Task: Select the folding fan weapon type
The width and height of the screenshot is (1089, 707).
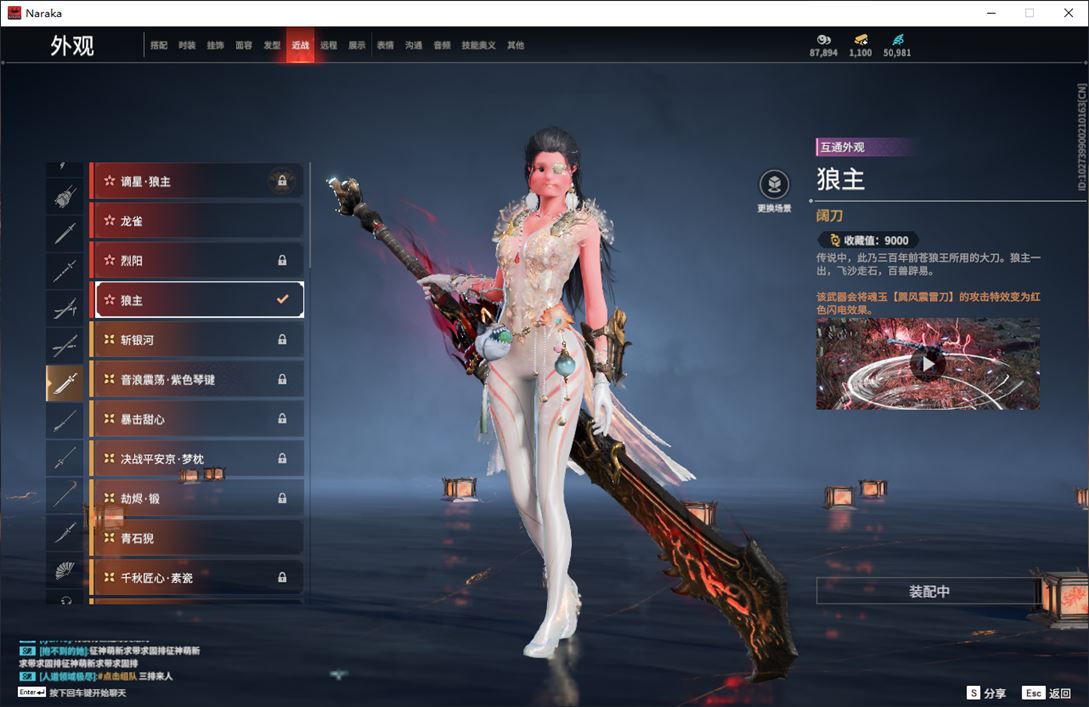Action: point(65,570)
